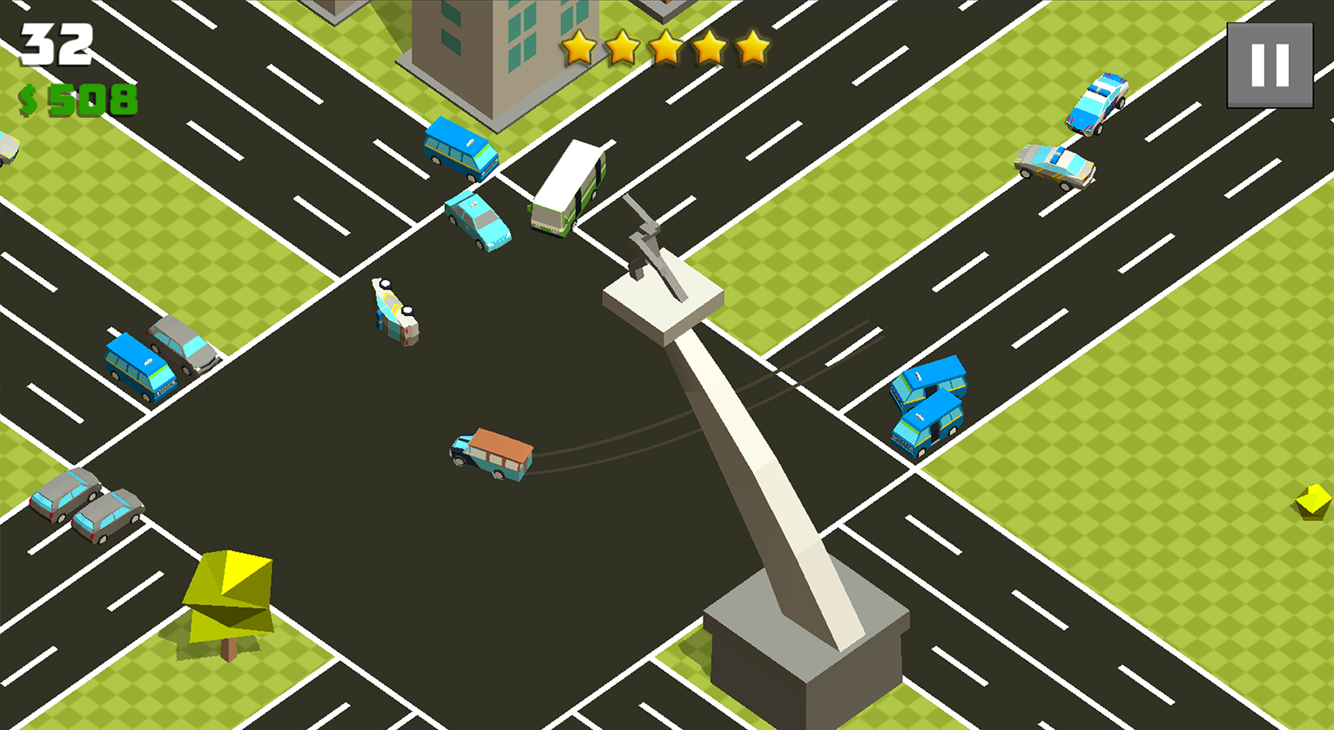Screen dimensions: 1334x730
Task: Click the orange-roofed player van
Action: tap(488, 452)
